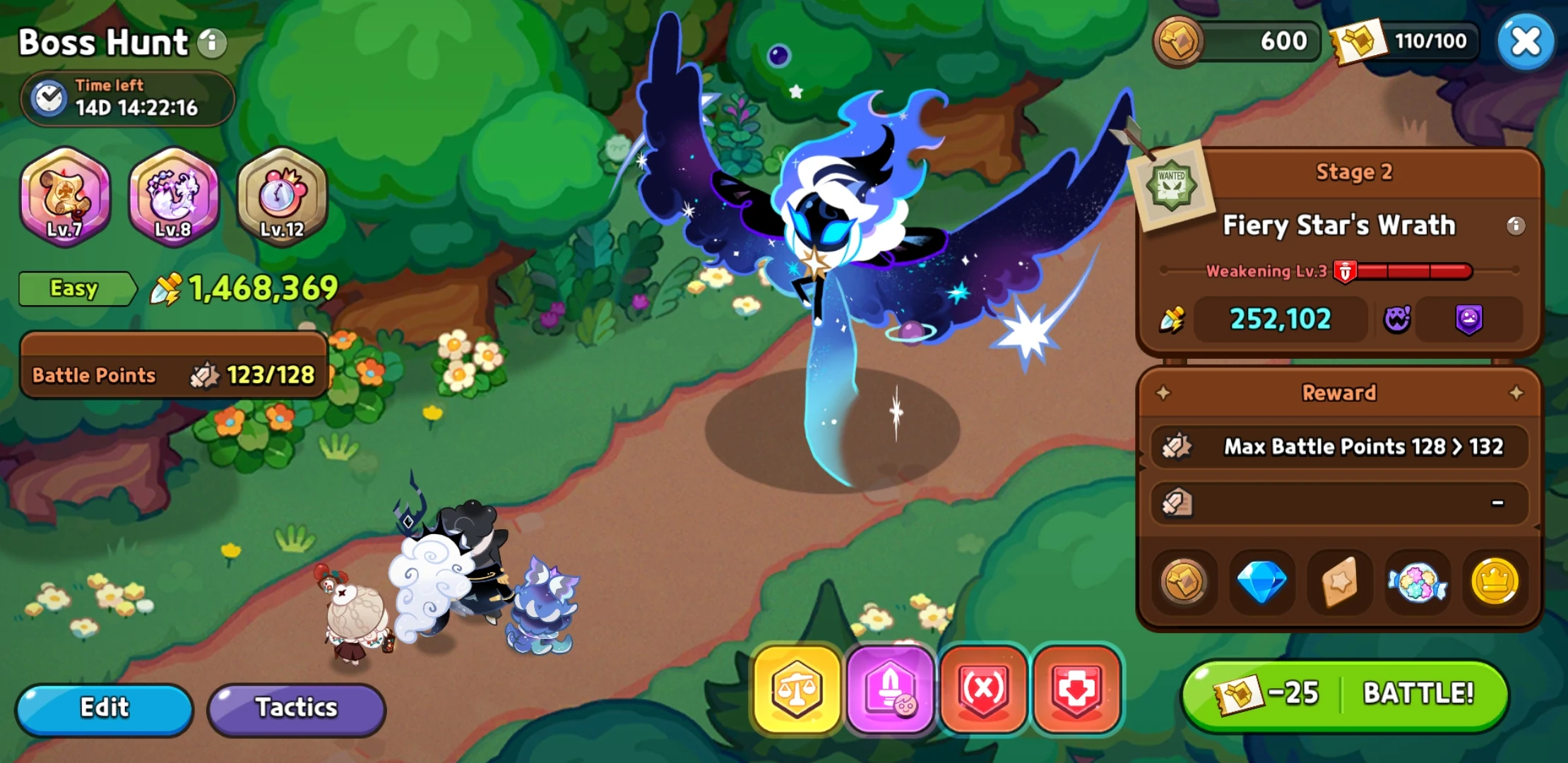View the purple boss monster icon
Image resolution: width=1568 pixels, height=763 pixels.
pos(1396,319)
